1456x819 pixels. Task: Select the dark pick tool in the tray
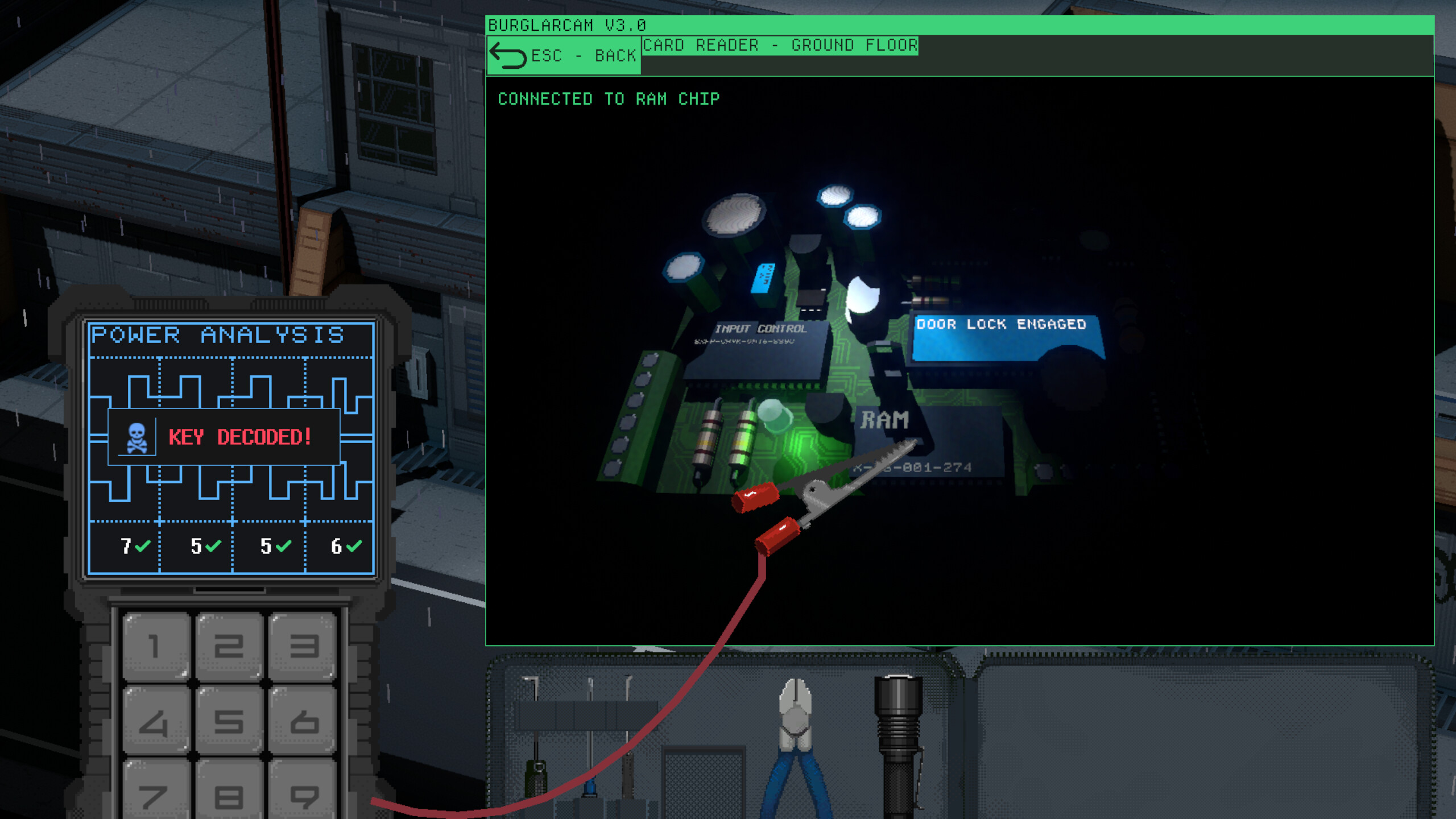(628, 776)
